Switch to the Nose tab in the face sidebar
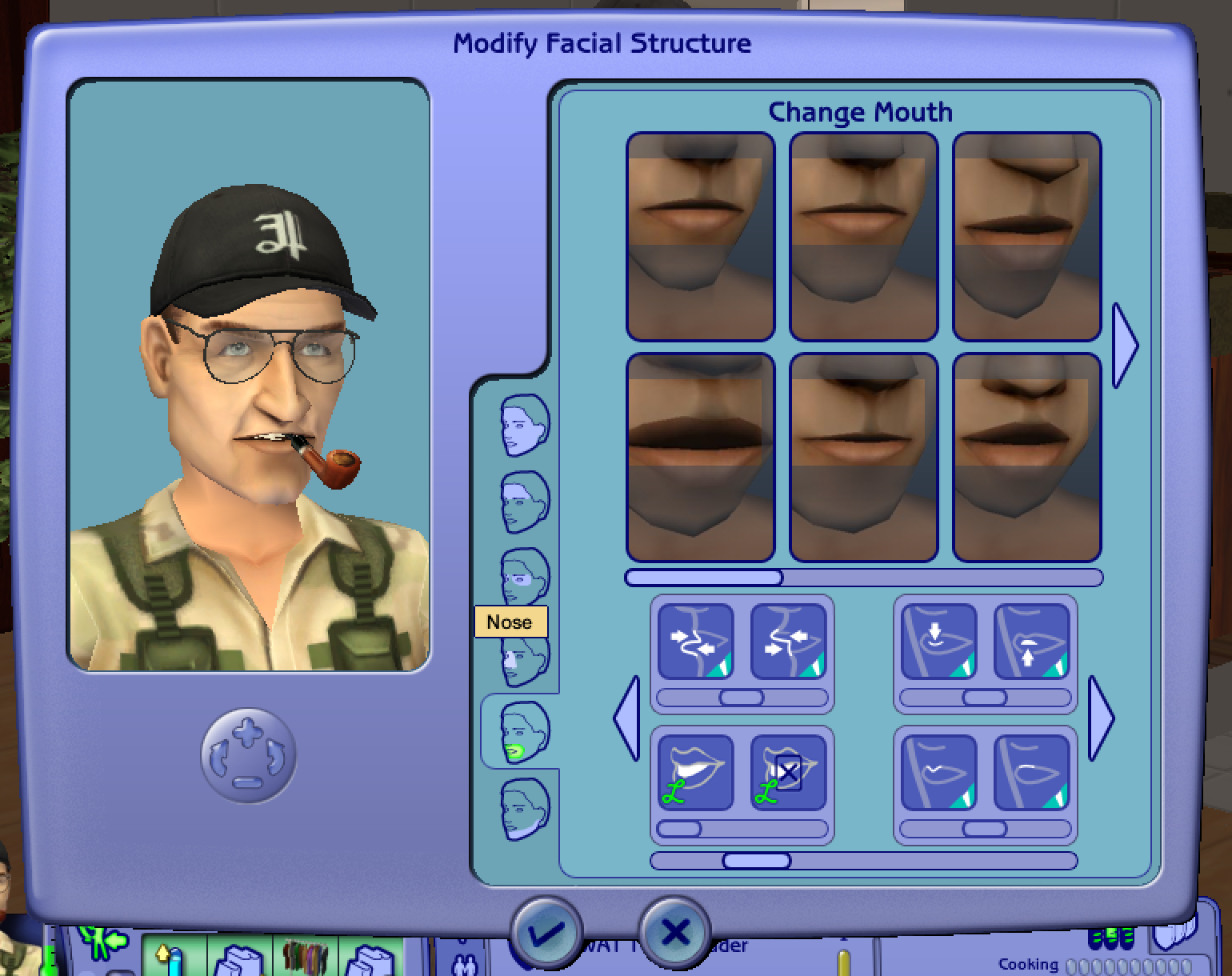 522,652
